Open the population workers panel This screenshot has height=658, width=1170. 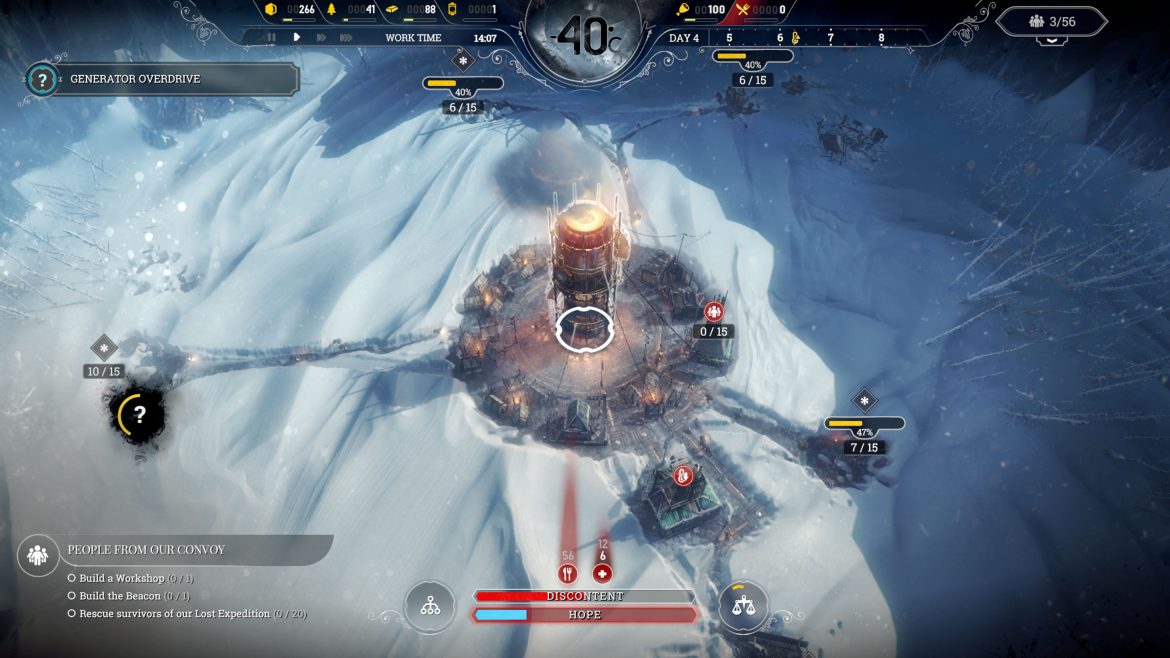[x=1052, y=21]
